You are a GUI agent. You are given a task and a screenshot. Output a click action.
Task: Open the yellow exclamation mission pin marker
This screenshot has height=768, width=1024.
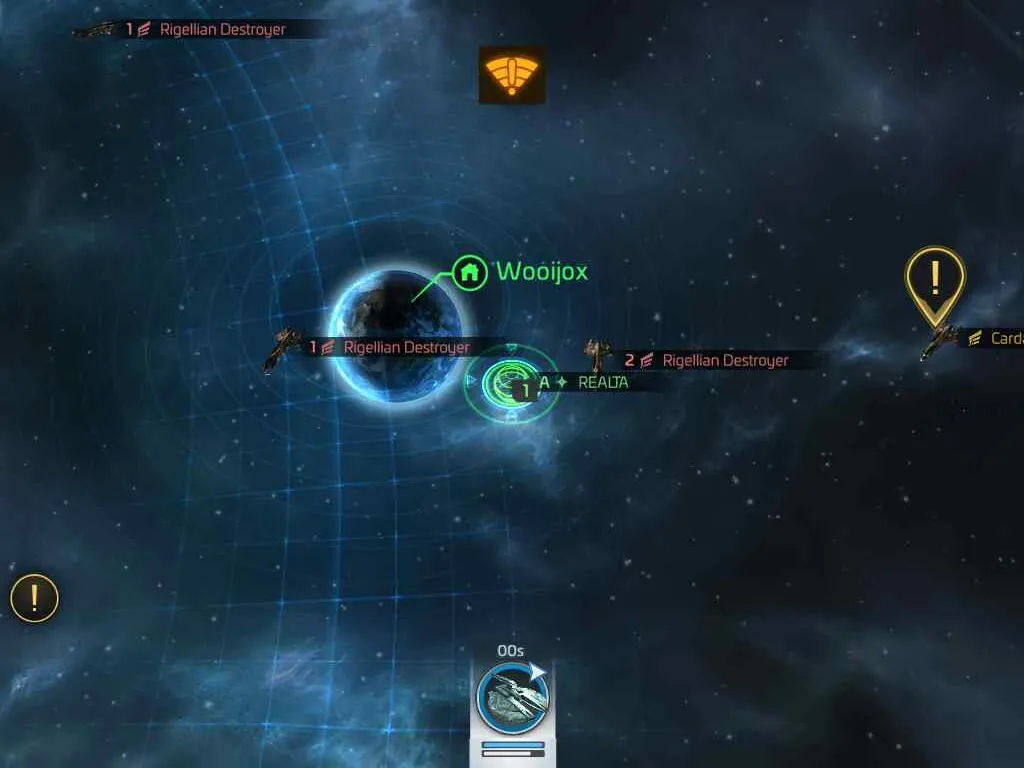point(935,280)
